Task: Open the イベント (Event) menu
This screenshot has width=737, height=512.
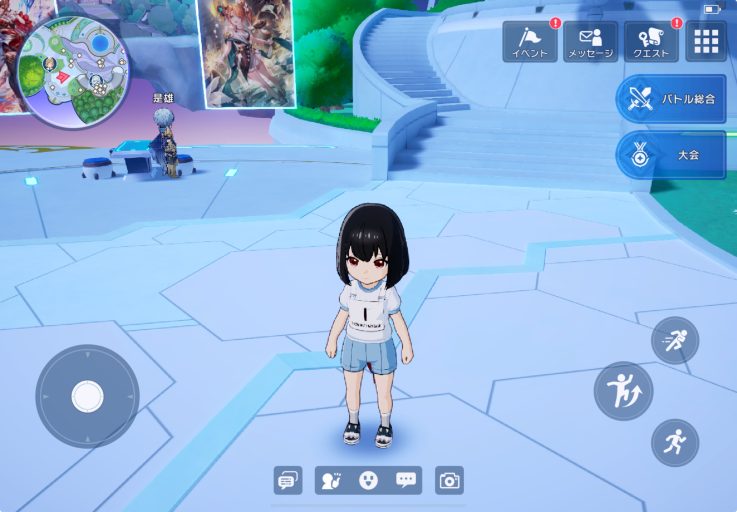Action: [529, 42]
